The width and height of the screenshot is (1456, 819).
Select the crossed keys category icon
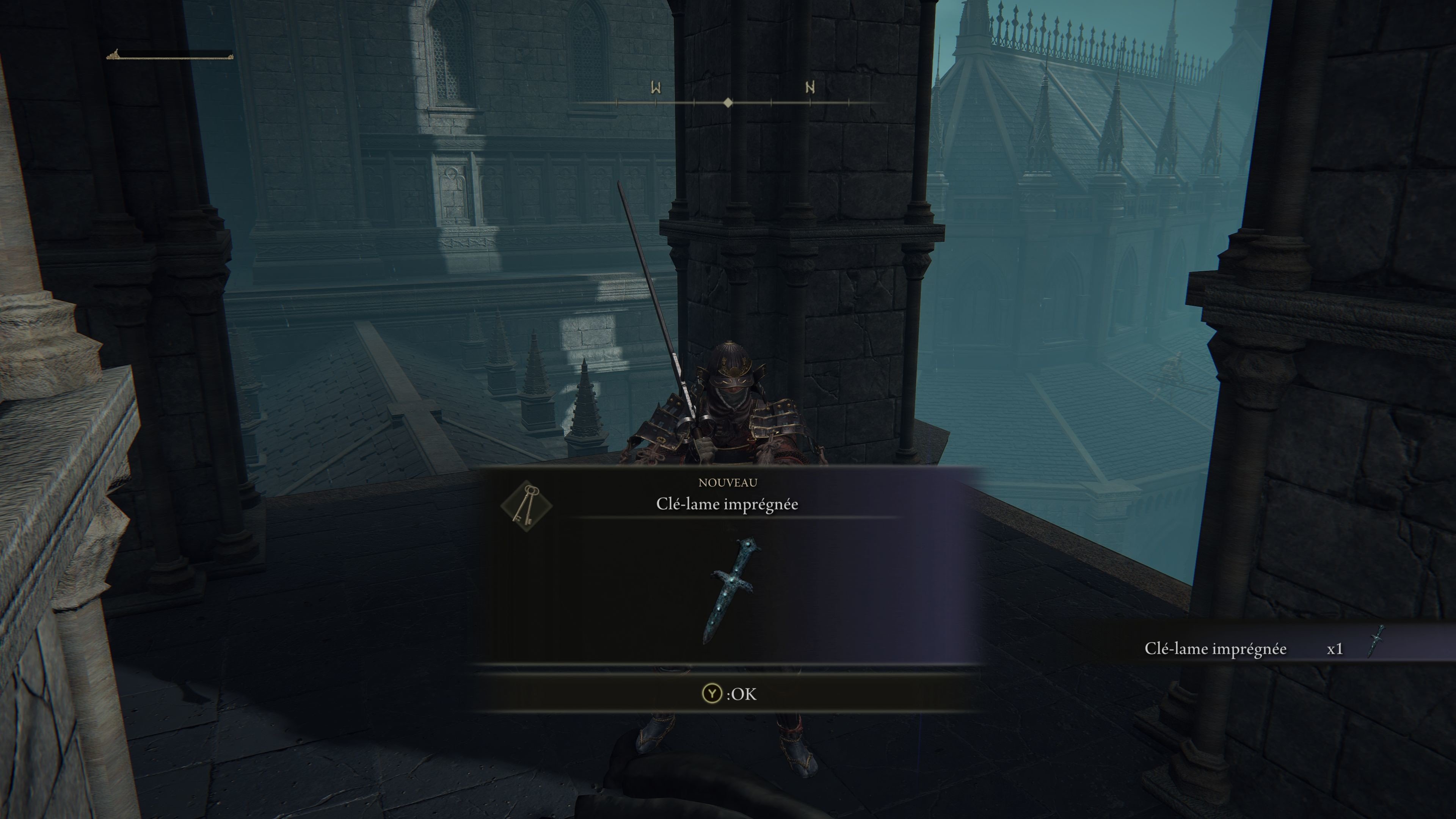(526, 505)
